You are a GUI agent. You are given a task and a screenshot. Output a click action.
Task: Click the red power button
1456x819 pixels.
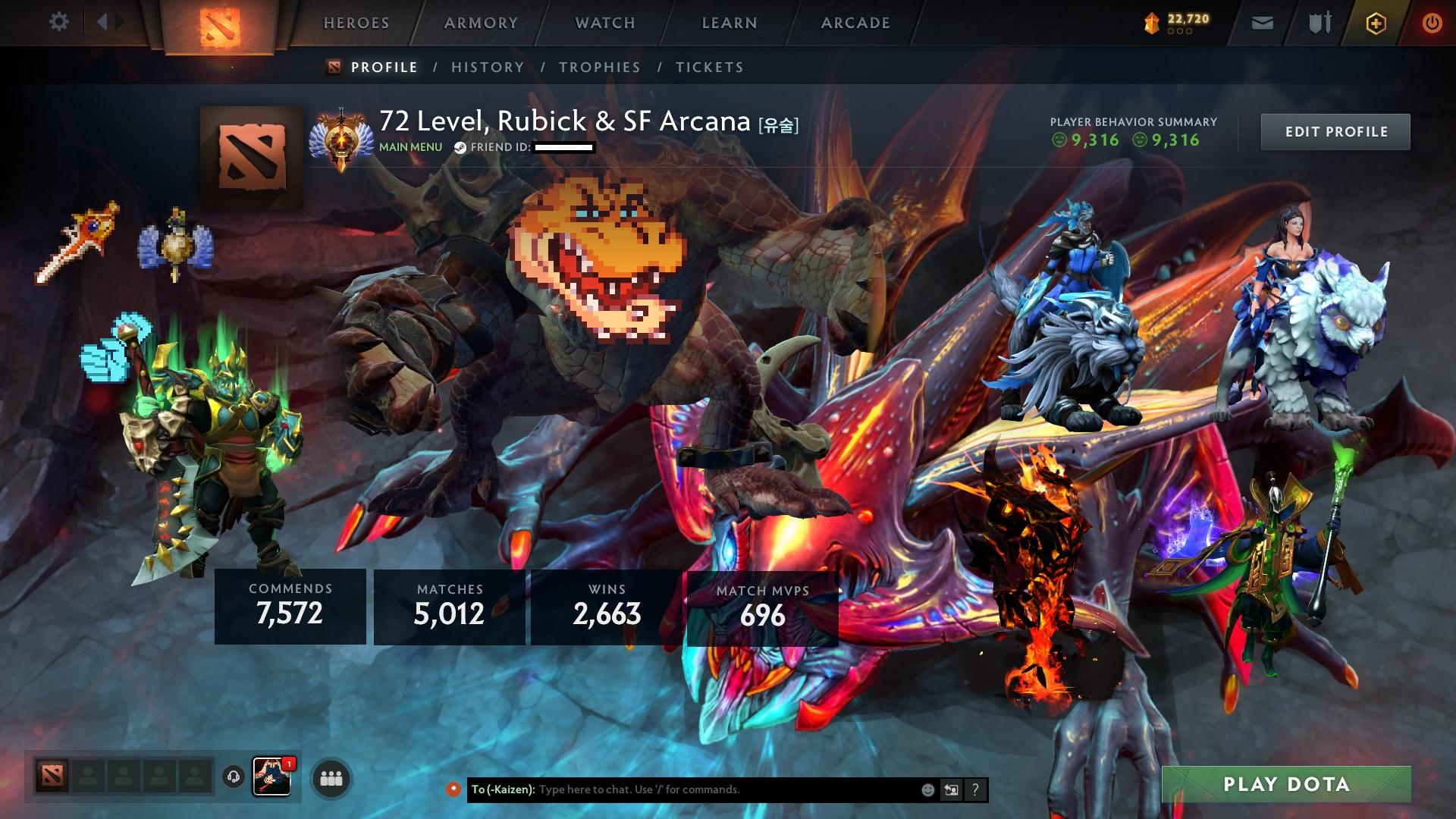(1432, 22)
